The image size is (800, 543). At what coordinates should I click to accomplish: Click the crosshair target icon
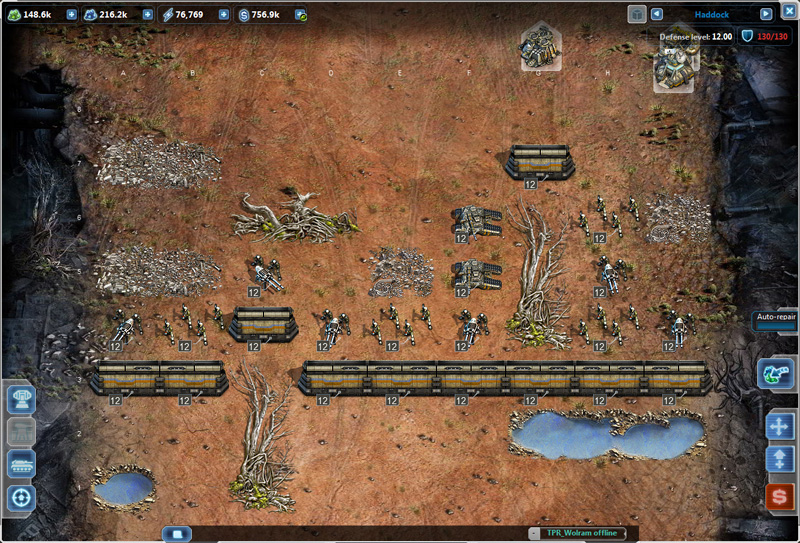(22, 497)
